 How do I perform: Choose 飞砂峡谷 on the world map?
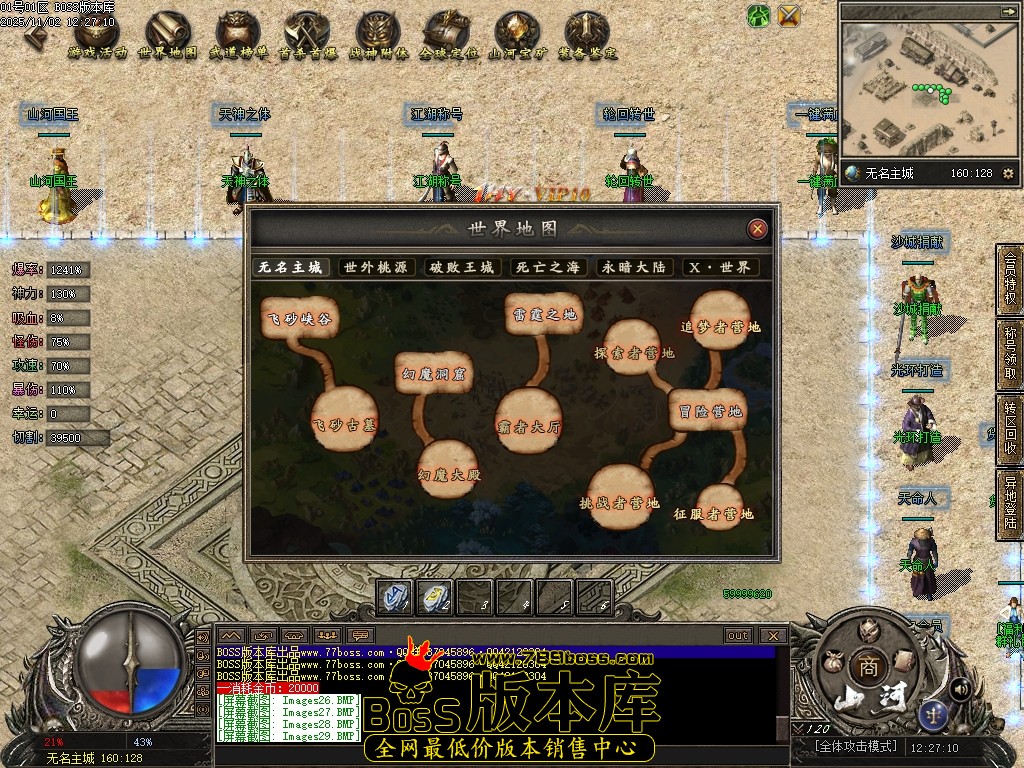click(x=298, y=319)
